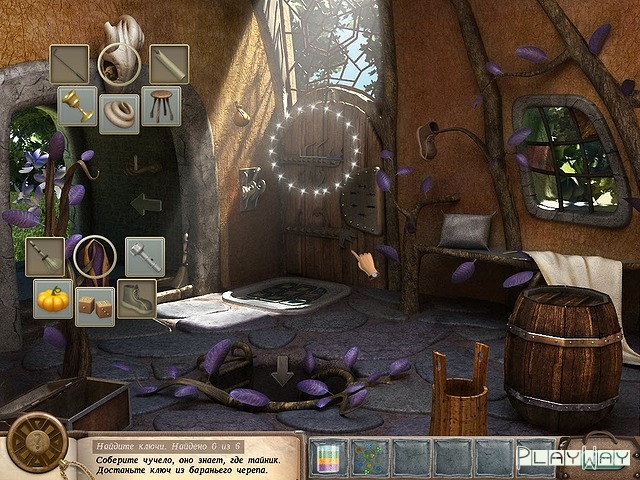Screen dimensions: 640x480
Task: Choose the broom item tile
Action: (45, 256)
